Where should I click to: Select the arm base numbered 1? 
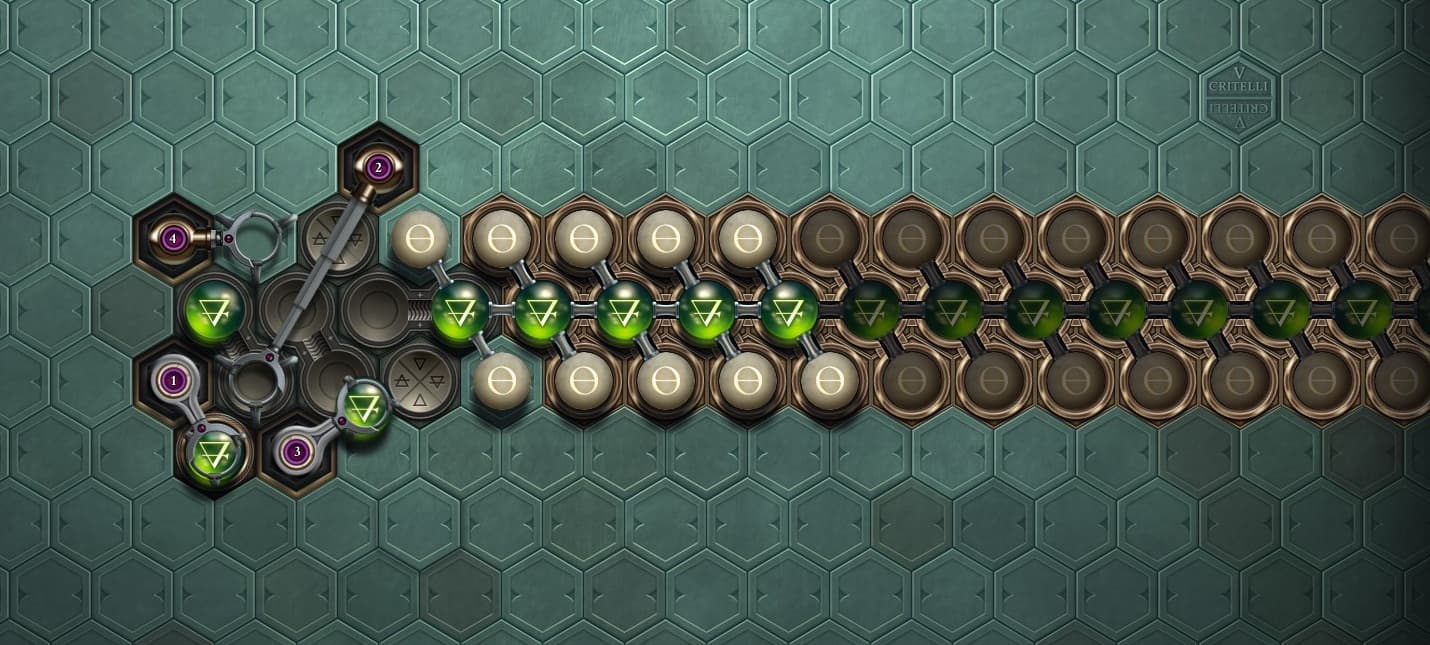click(175, 381)
